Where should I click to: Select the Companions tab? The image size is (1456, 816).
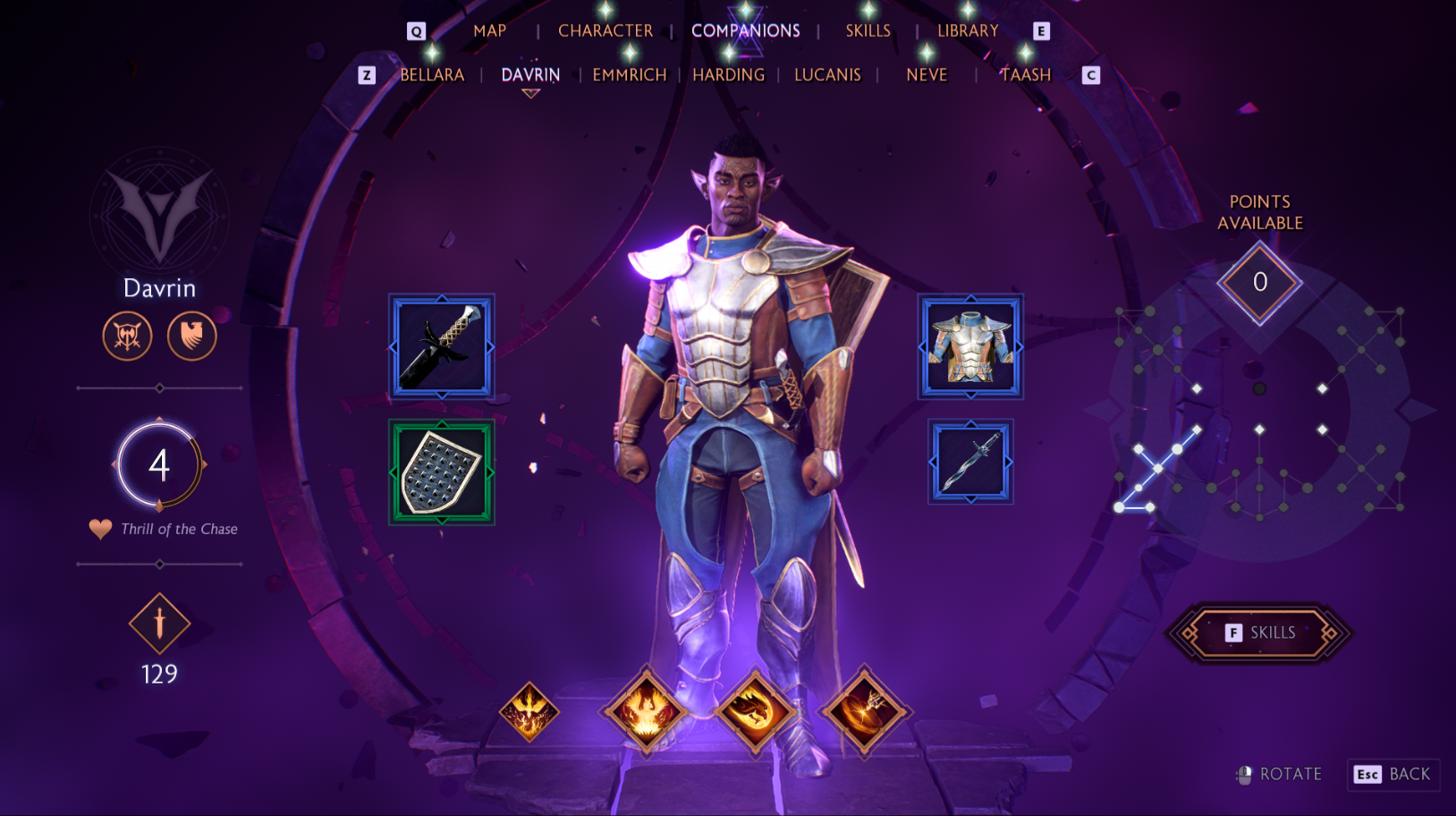(745, 31)
